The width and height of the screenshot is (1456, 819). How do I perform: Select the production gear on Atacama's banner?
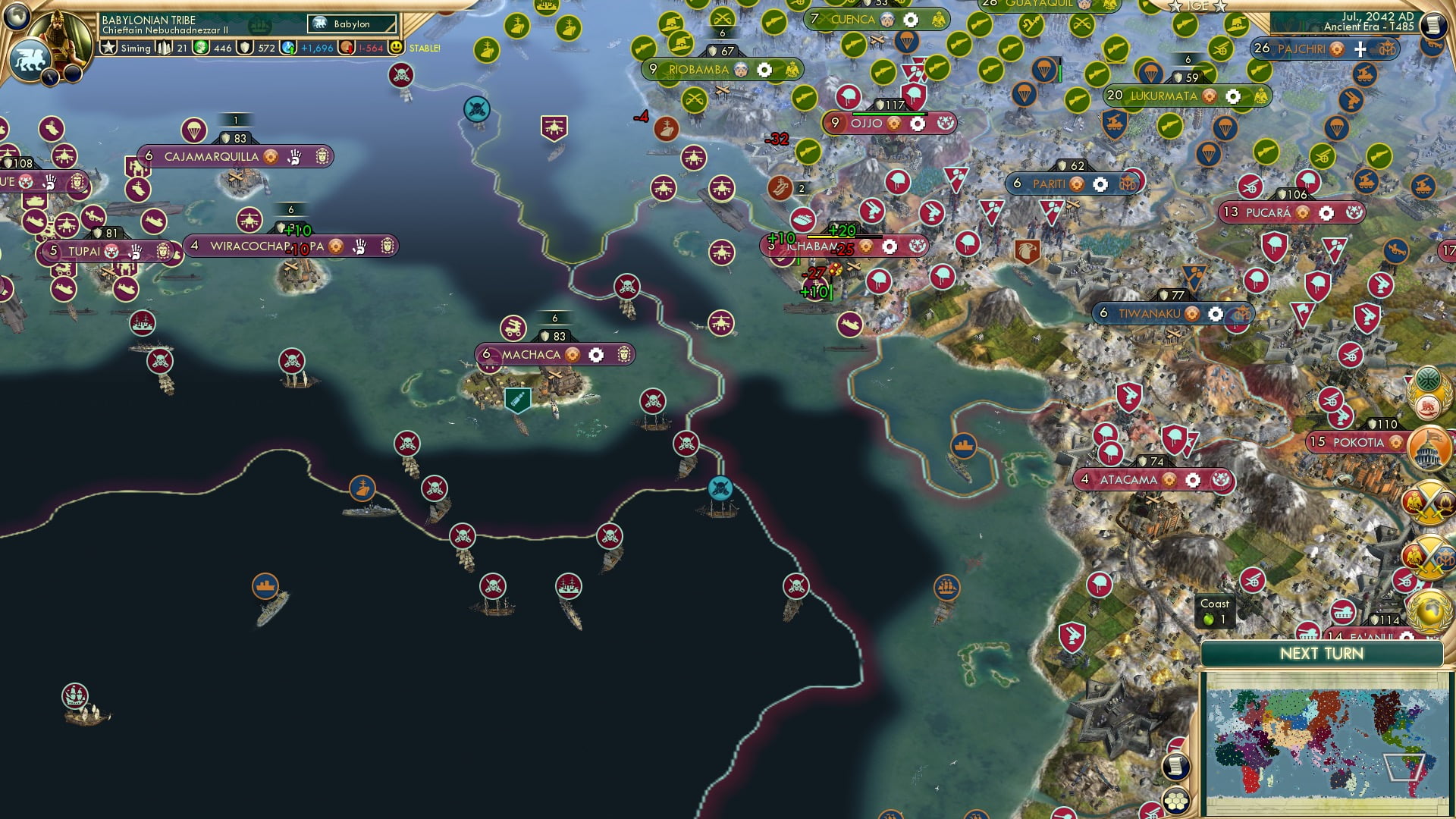click(x=1194, y=480)
